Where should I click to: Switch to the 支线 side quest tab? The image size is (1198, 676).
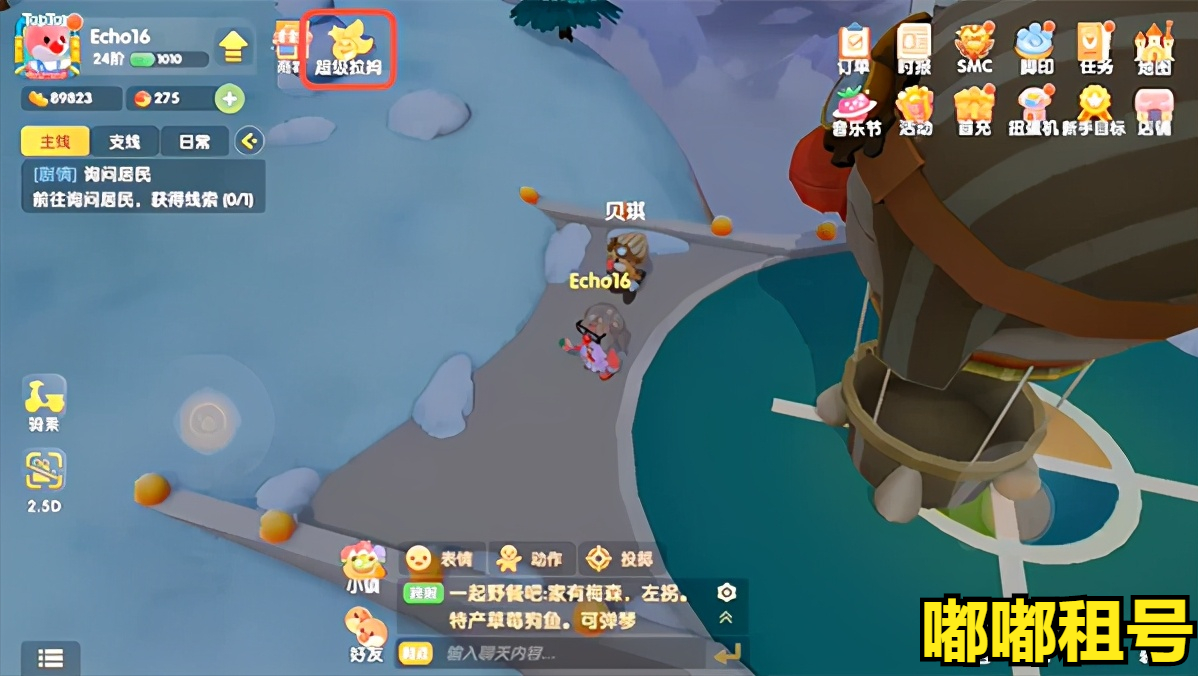[125, 141]
